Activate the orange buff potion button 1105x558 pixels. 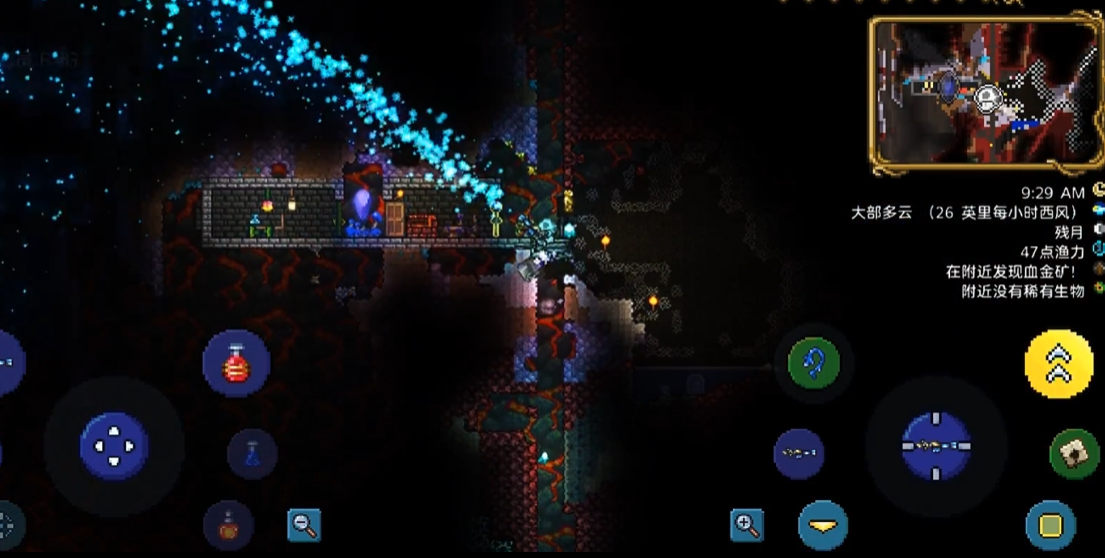coord(228,526)
